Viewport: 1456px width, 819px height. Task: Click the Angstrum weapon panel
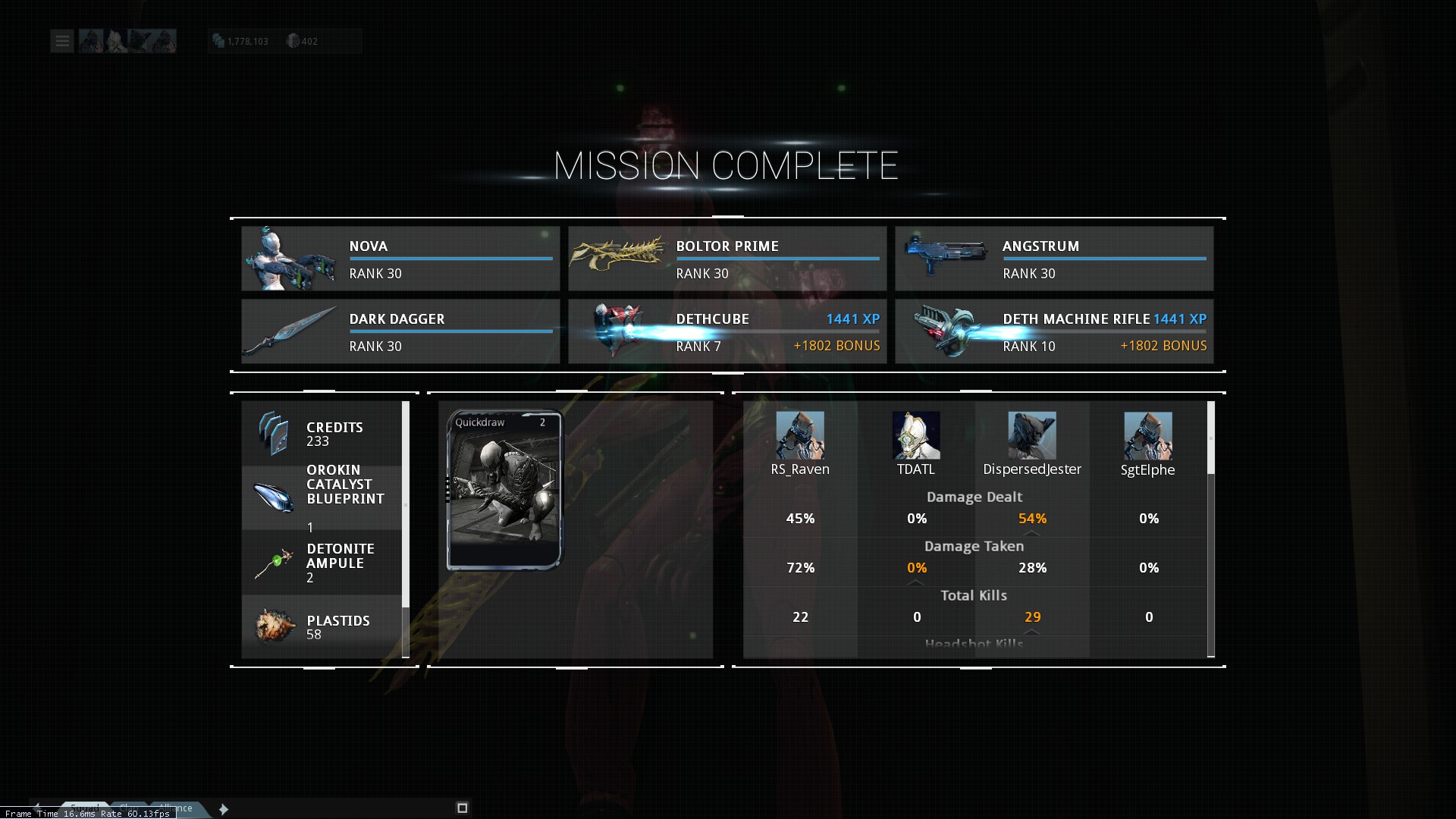click(x=1053, y=259)
